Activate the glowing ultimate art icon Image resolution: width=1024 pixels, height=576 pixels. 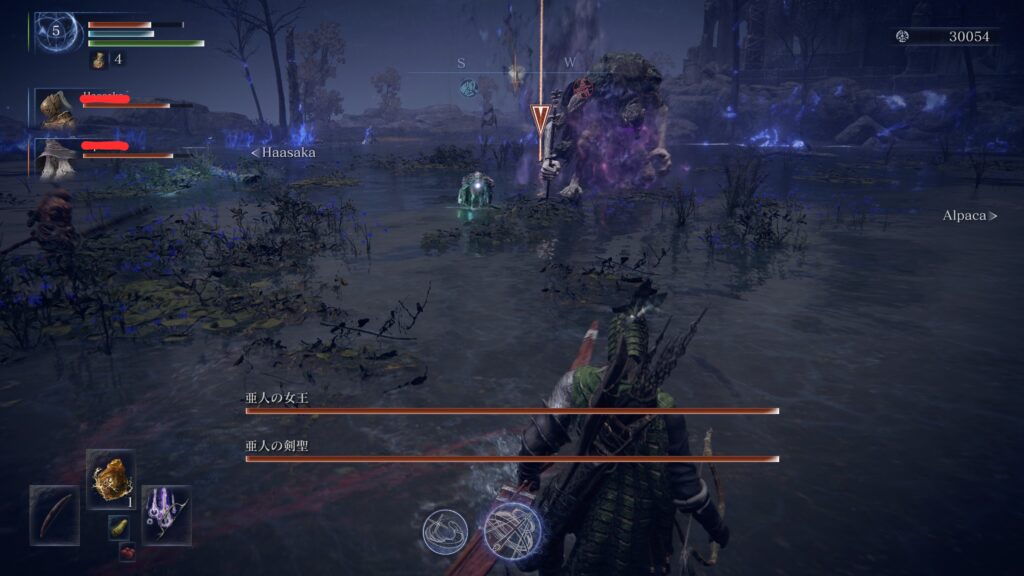click(x=512, y=529)
